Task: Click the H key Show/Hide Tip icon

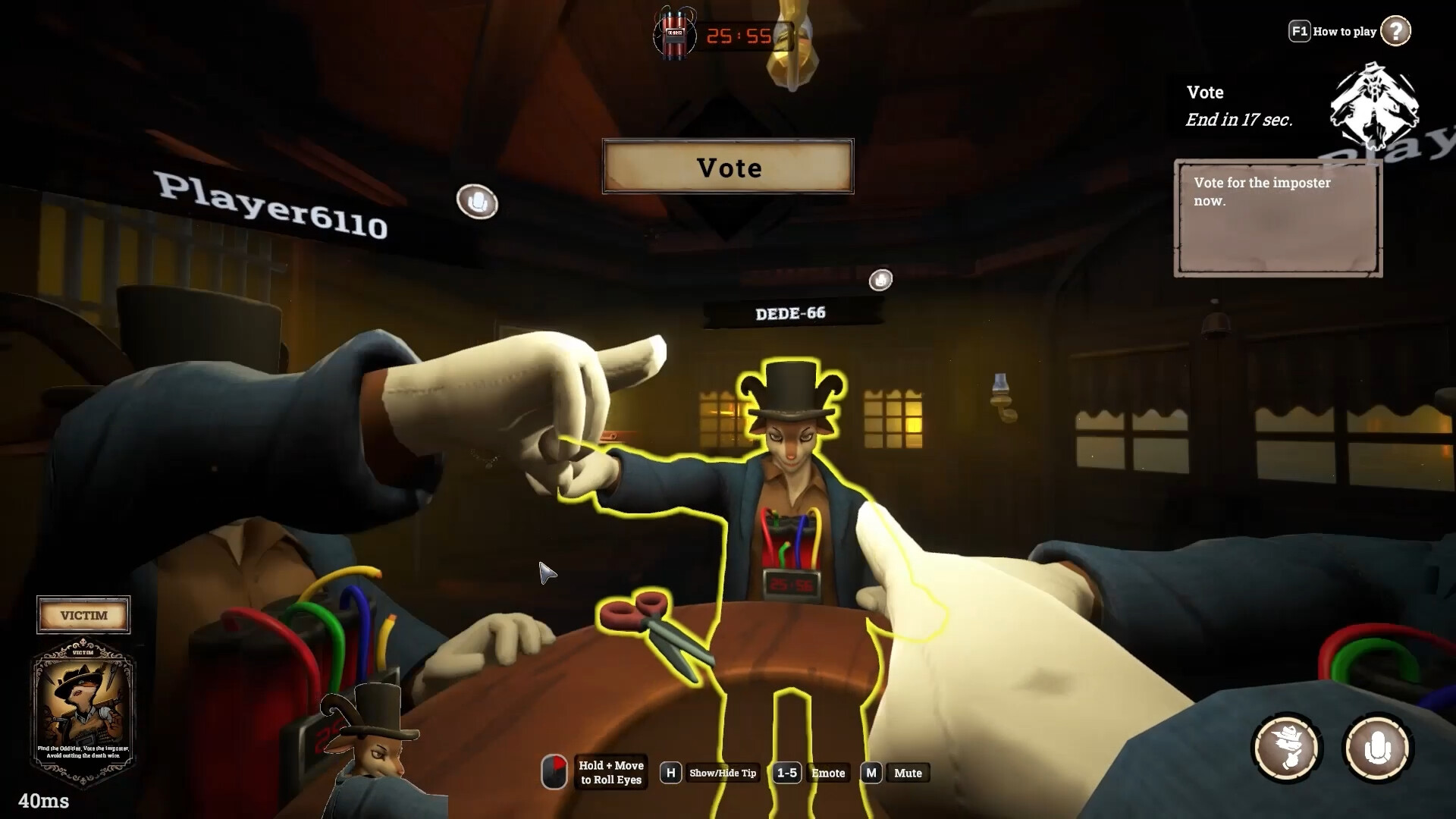Action: tap(670, 773)
